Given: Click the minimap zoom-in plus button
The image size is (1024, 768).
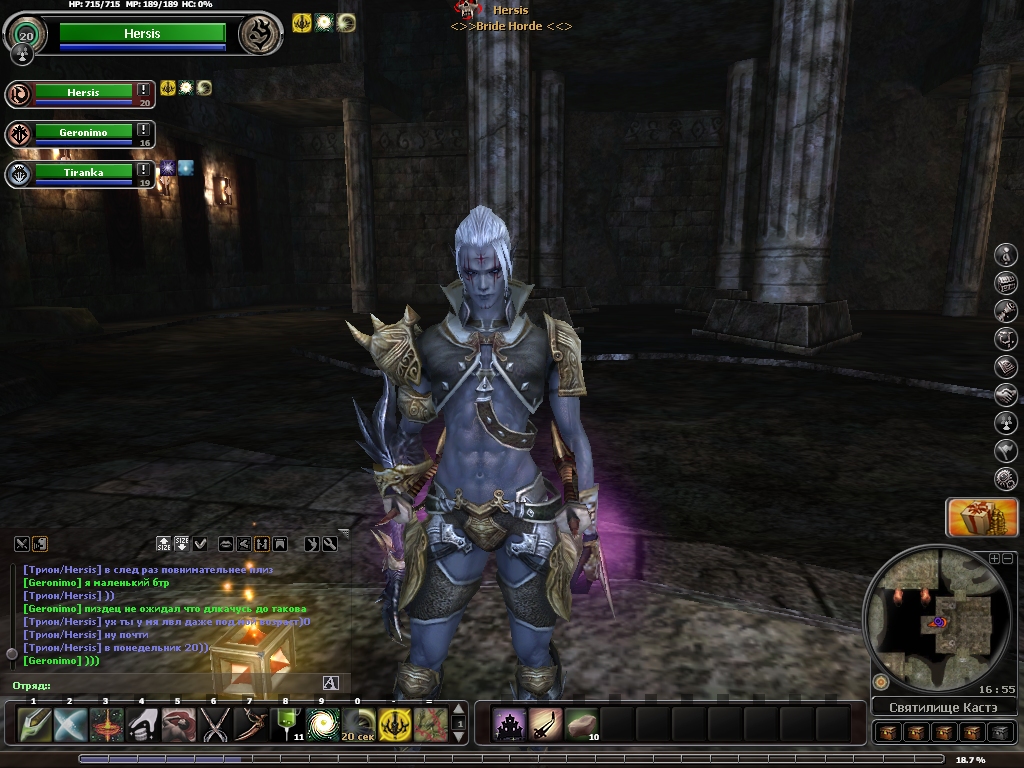Looking at the screenshot, I should (x=994, y=558).
